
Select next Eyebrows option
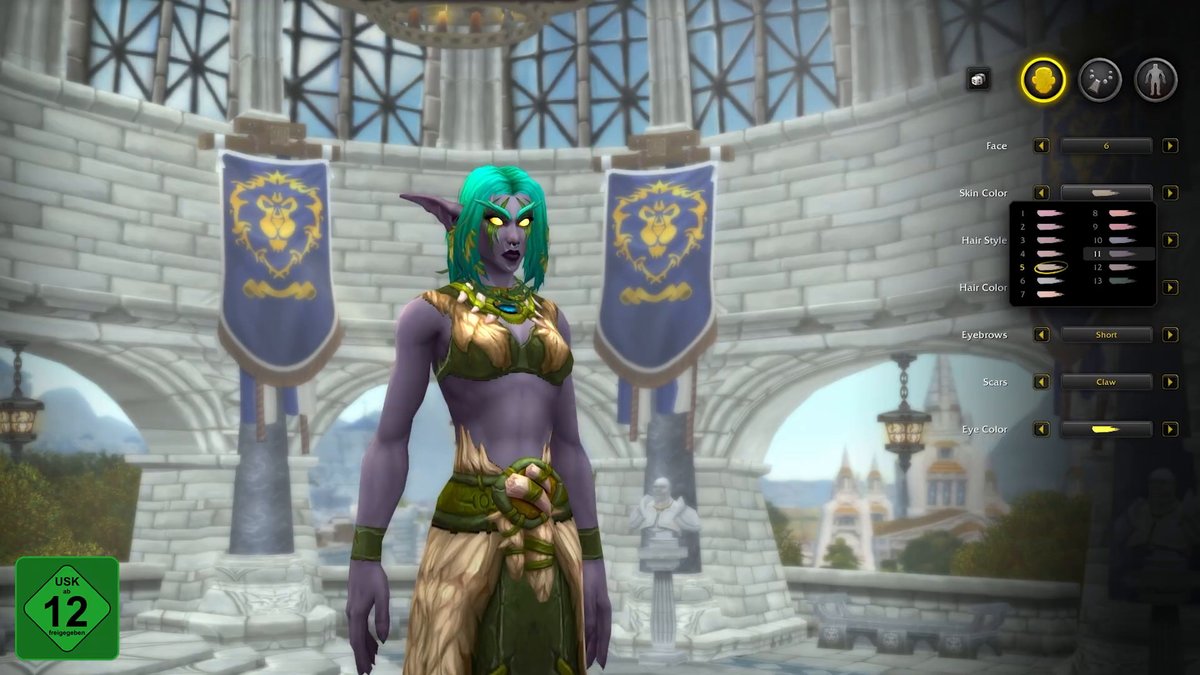[x=1170, y=335]
